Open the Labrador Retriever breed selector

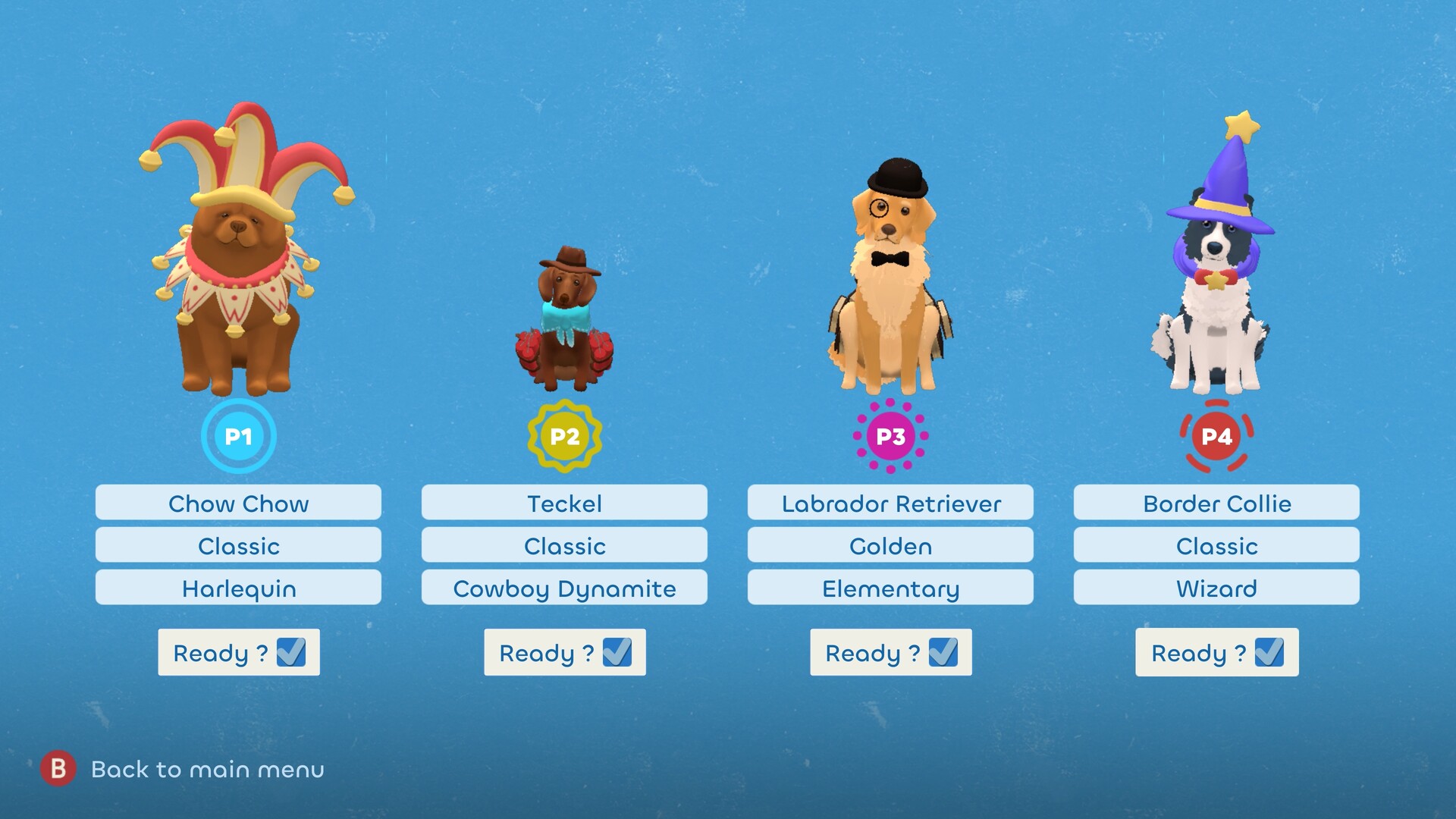(890, 503)
